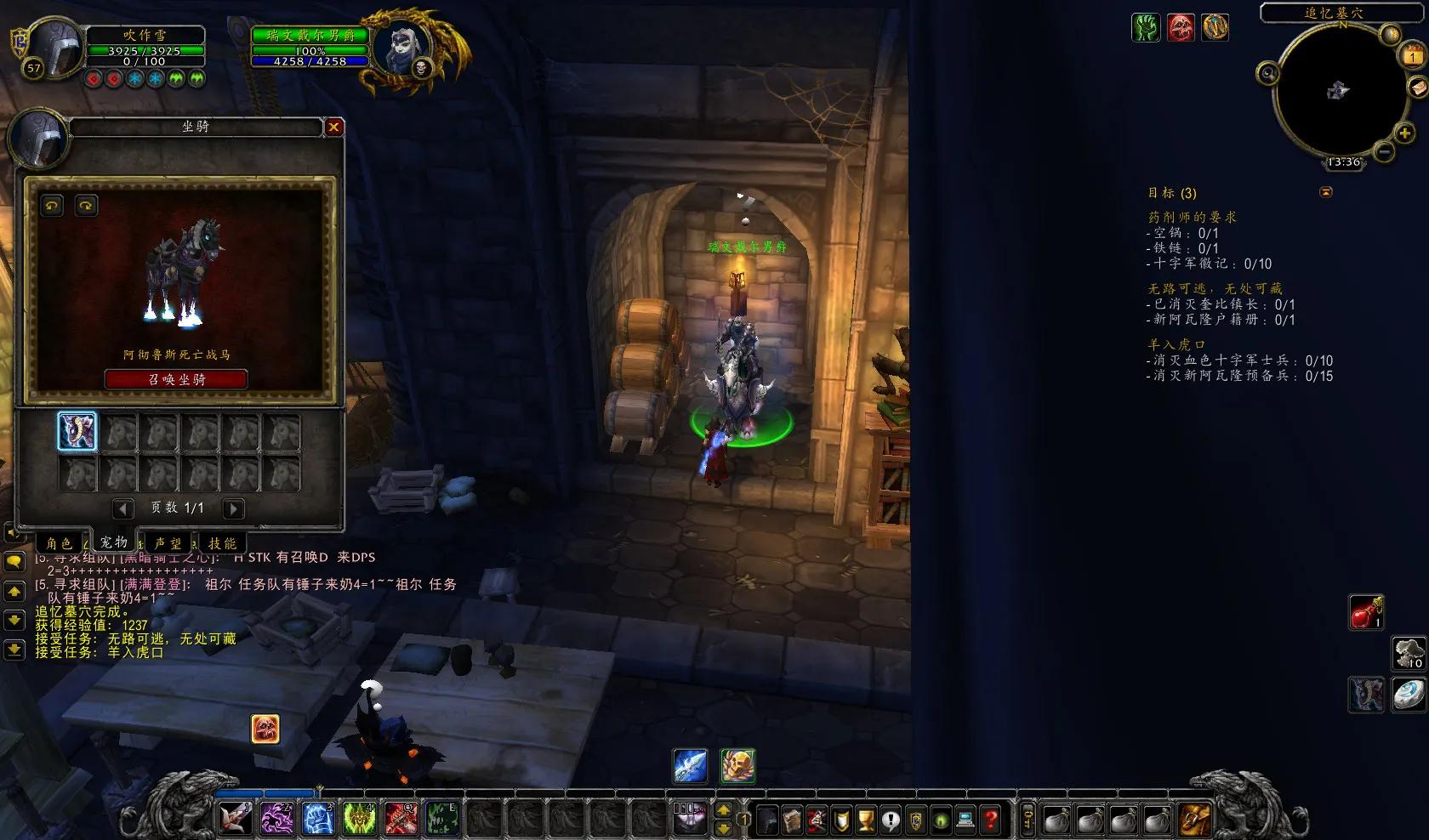Screen dimensions: 1429x840
Task: Switch to the 声望 tab
Action: (170, 542)
